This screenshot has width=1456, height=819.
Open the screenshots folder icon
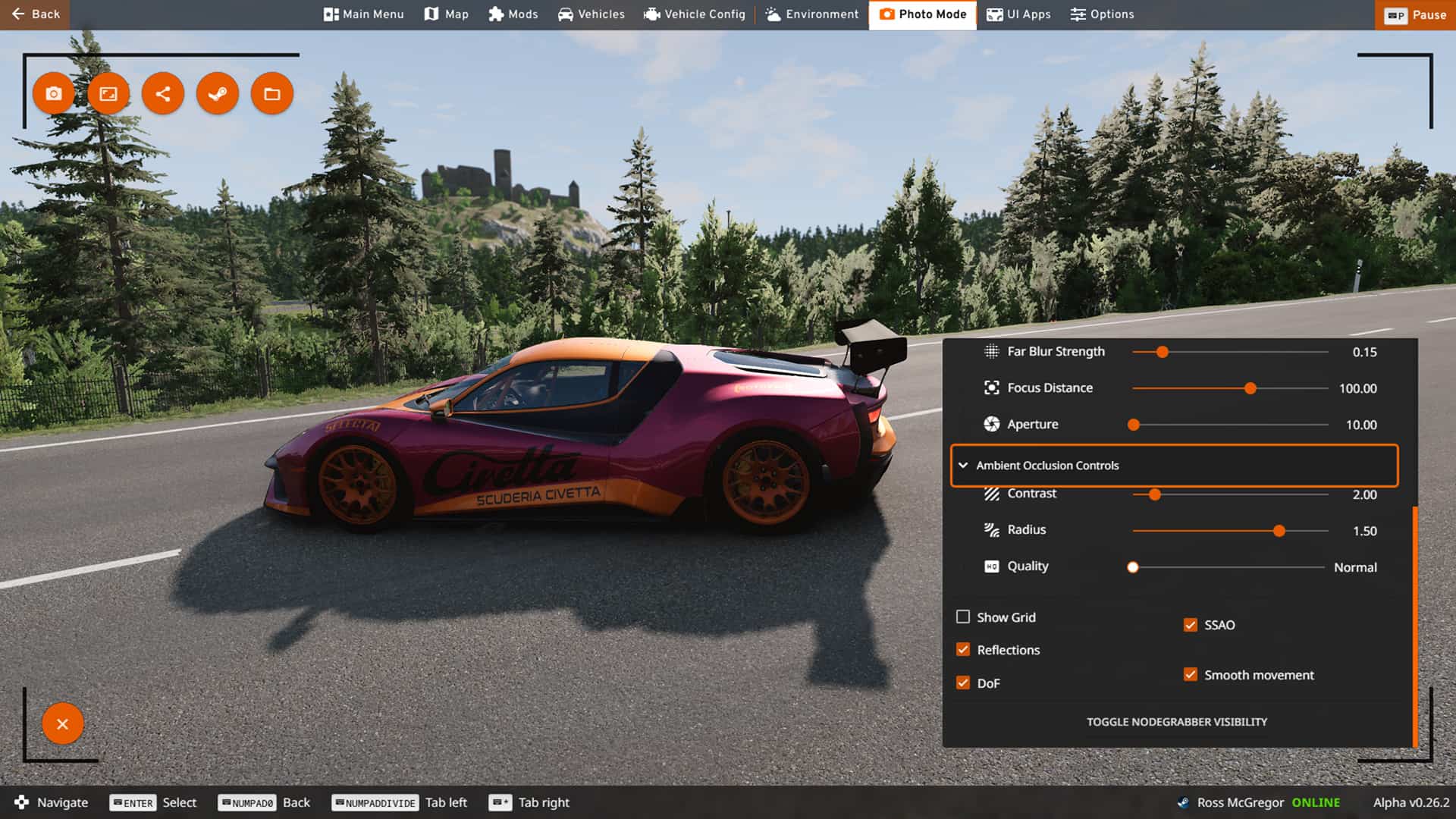tap(272, 93)
